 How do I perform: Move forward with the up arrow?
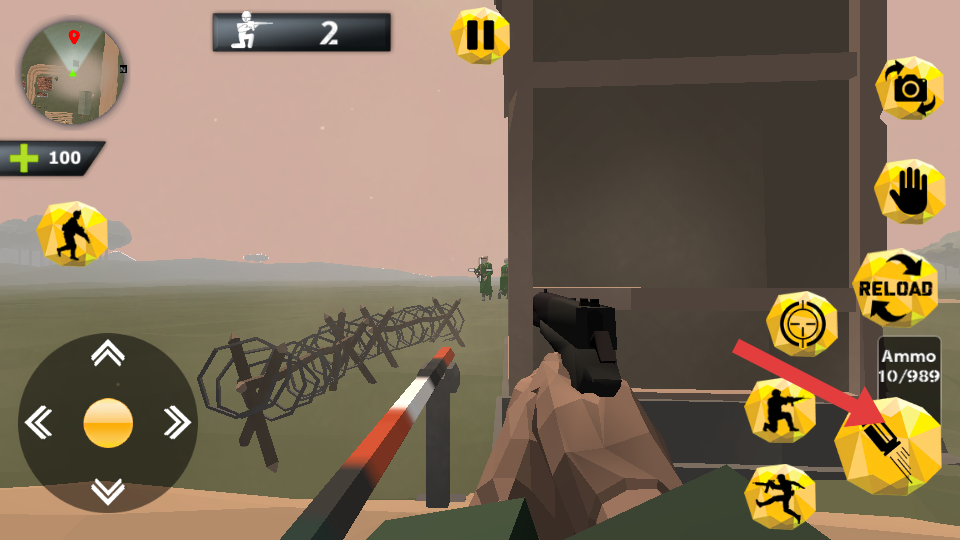pos(108,353)
